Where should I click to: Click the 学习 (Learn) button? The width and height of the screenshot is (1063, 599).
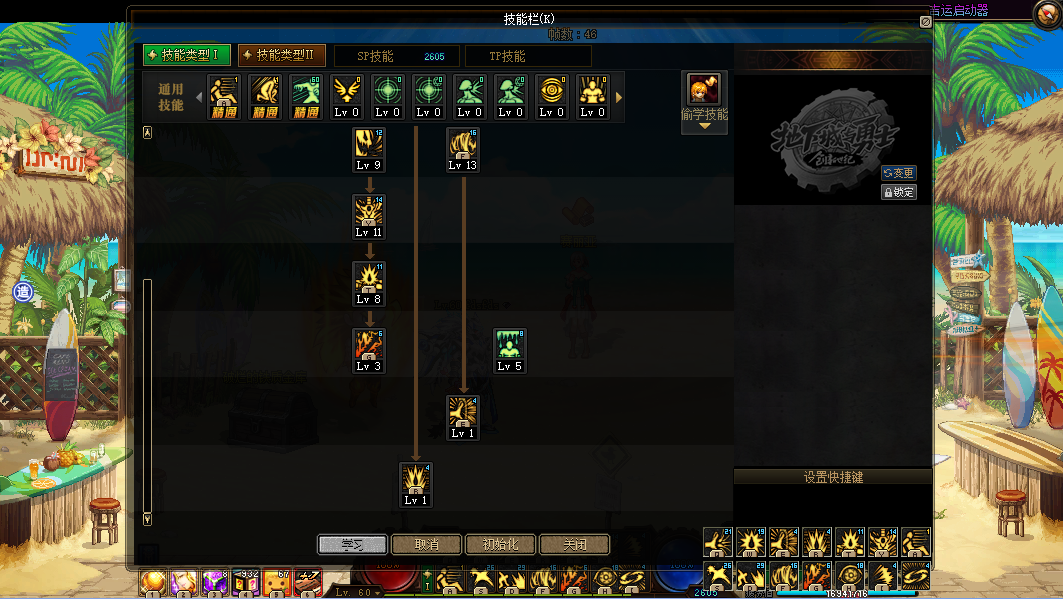pos(352,545)
